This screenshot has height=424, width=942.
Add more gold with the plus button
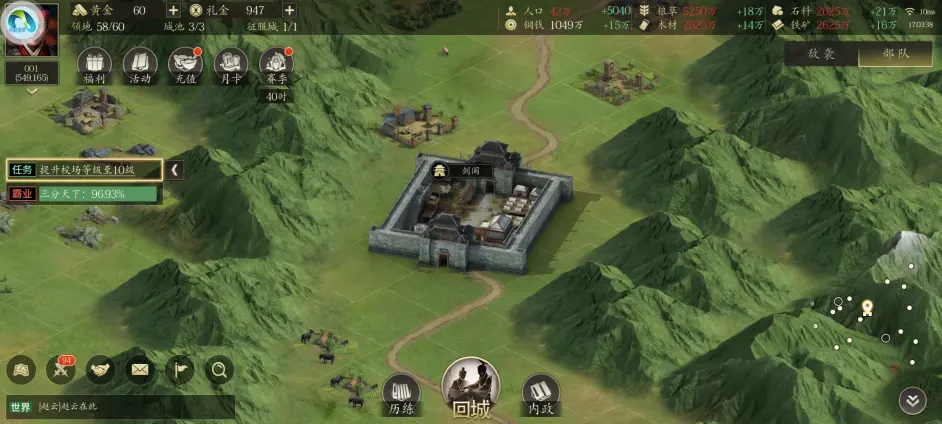tap(173, 10)
